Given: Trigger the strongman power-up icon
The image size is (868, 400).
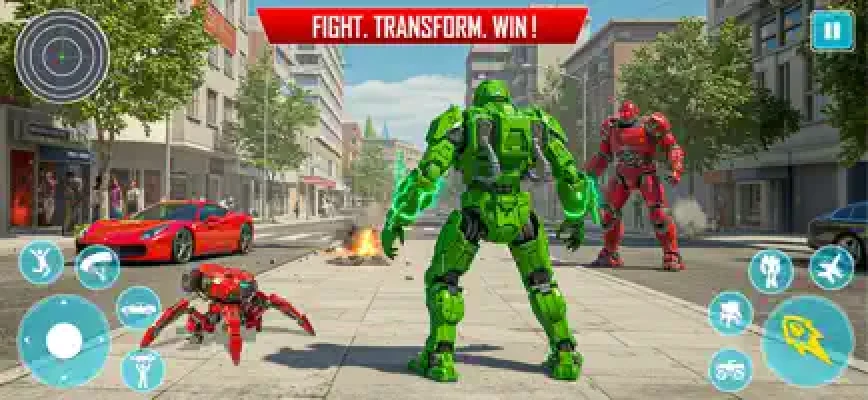Looking at the screenshot, I should point(142,369).
